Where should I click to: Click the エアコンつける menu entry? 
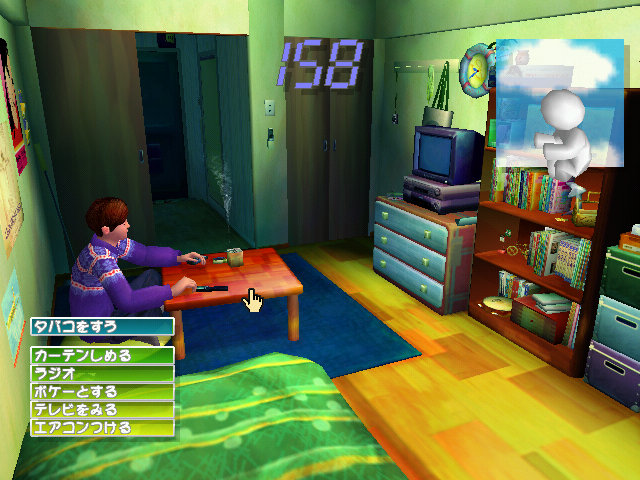tap(102, 427)
